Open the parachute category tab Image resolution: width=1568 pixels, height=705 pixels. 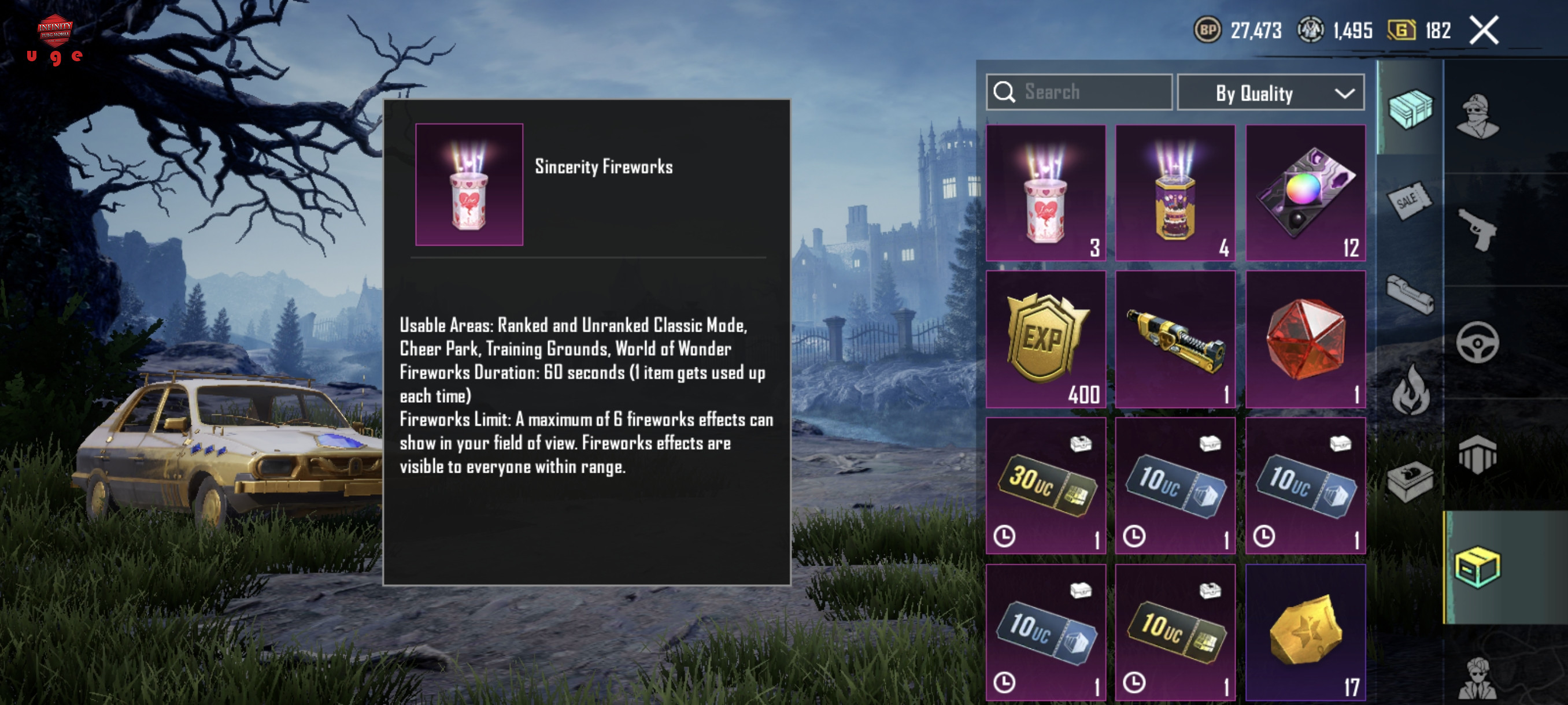(1478, 454)
